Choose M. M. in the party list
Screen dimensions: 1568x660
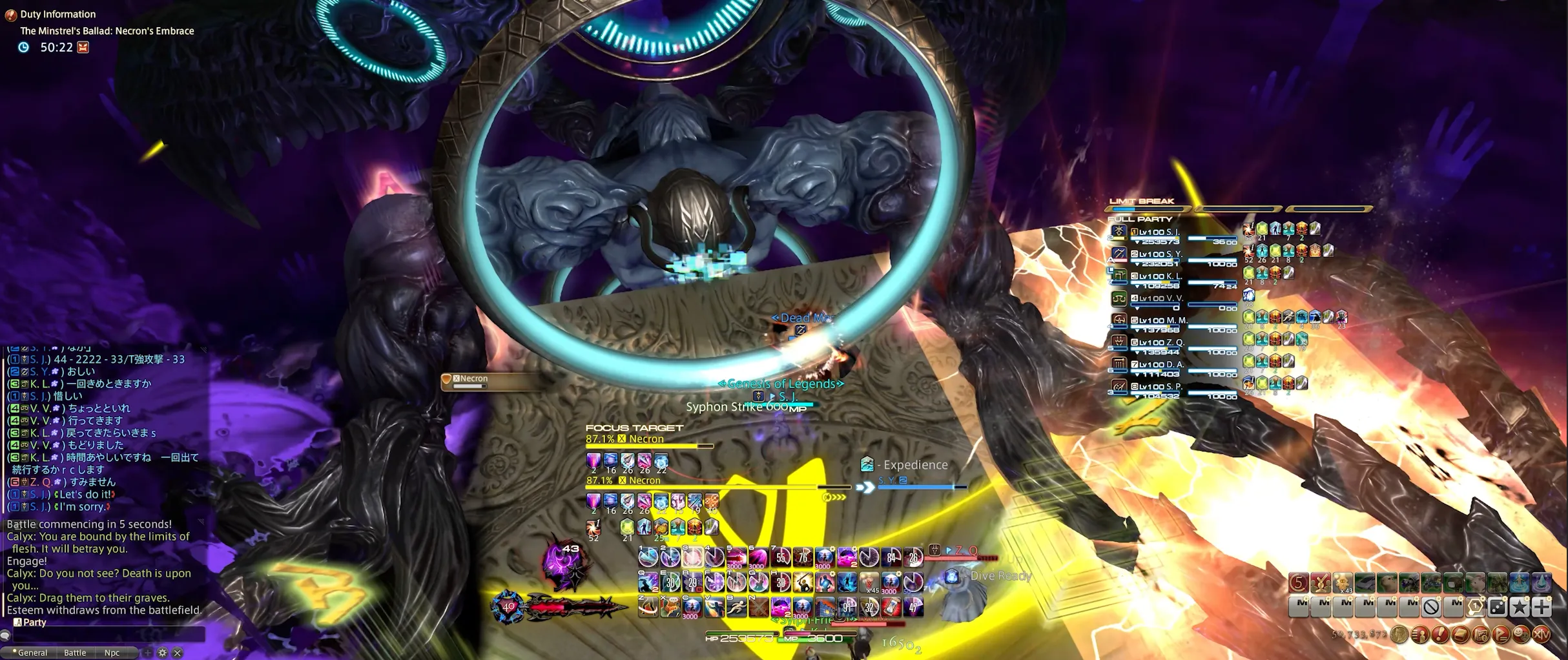(1161, 320)
